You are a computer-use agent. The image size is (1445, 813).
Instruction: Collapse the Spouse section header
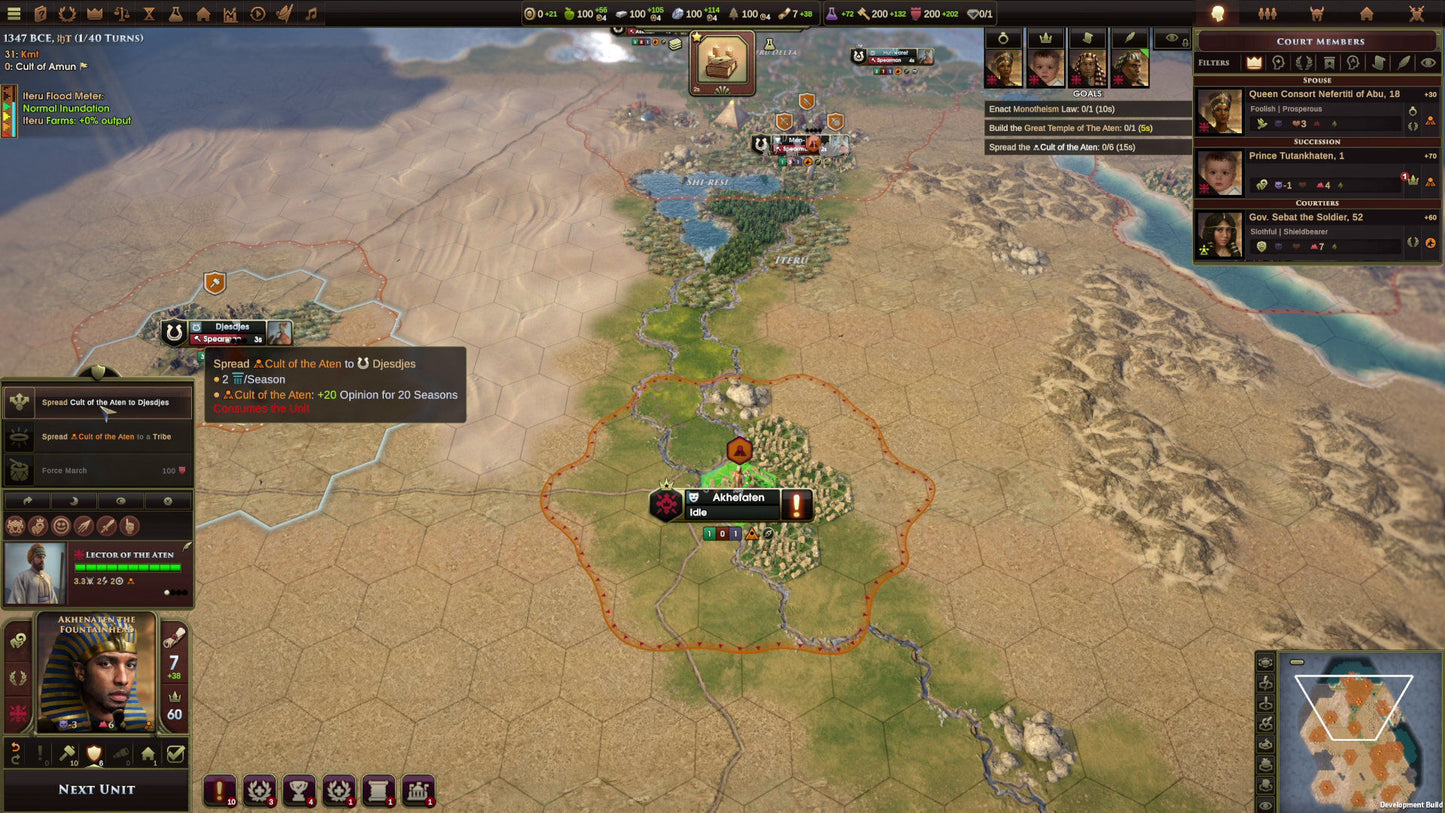coord(1316,80)
